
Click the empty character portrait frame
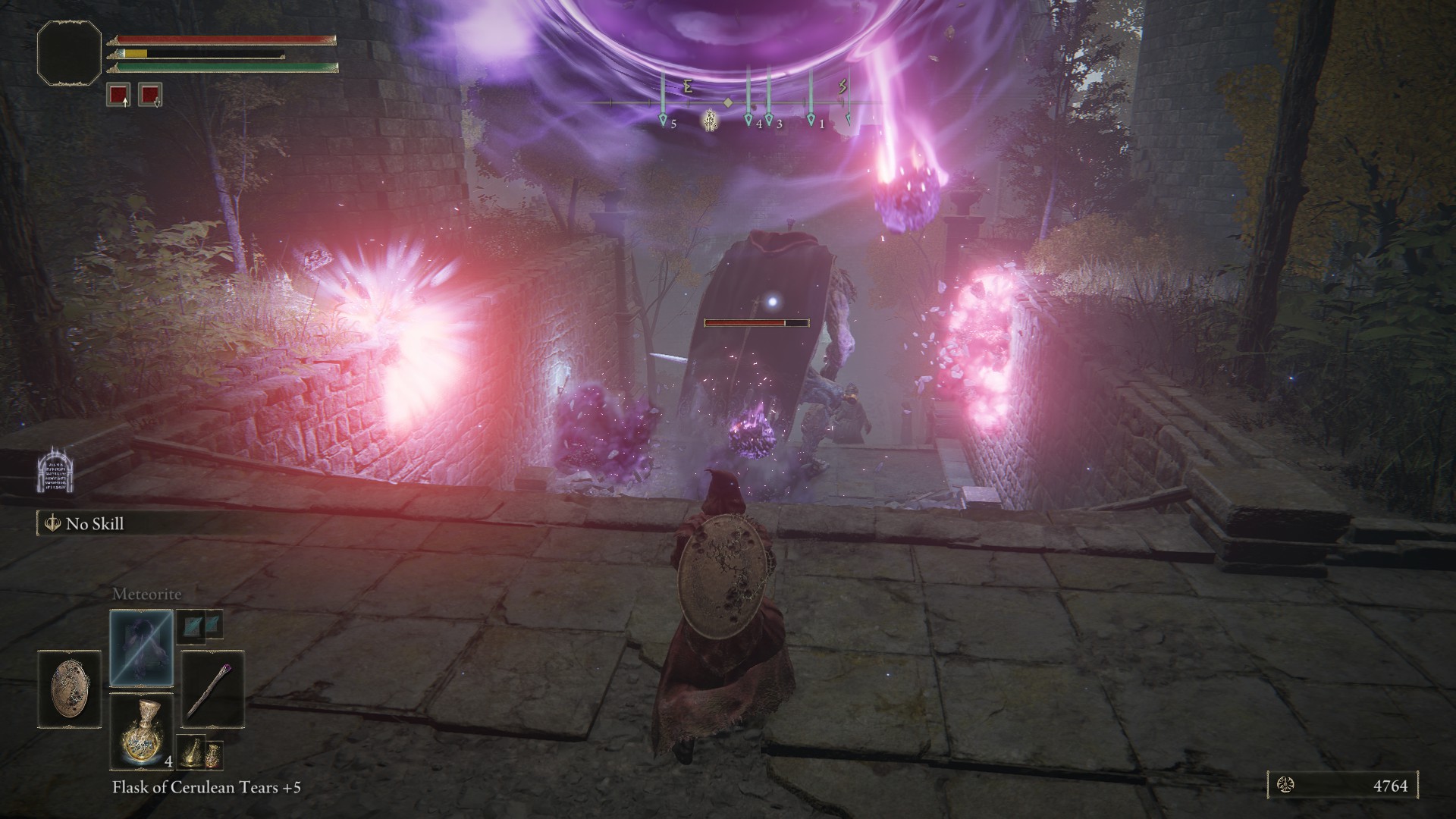click(x=69, y=52)
